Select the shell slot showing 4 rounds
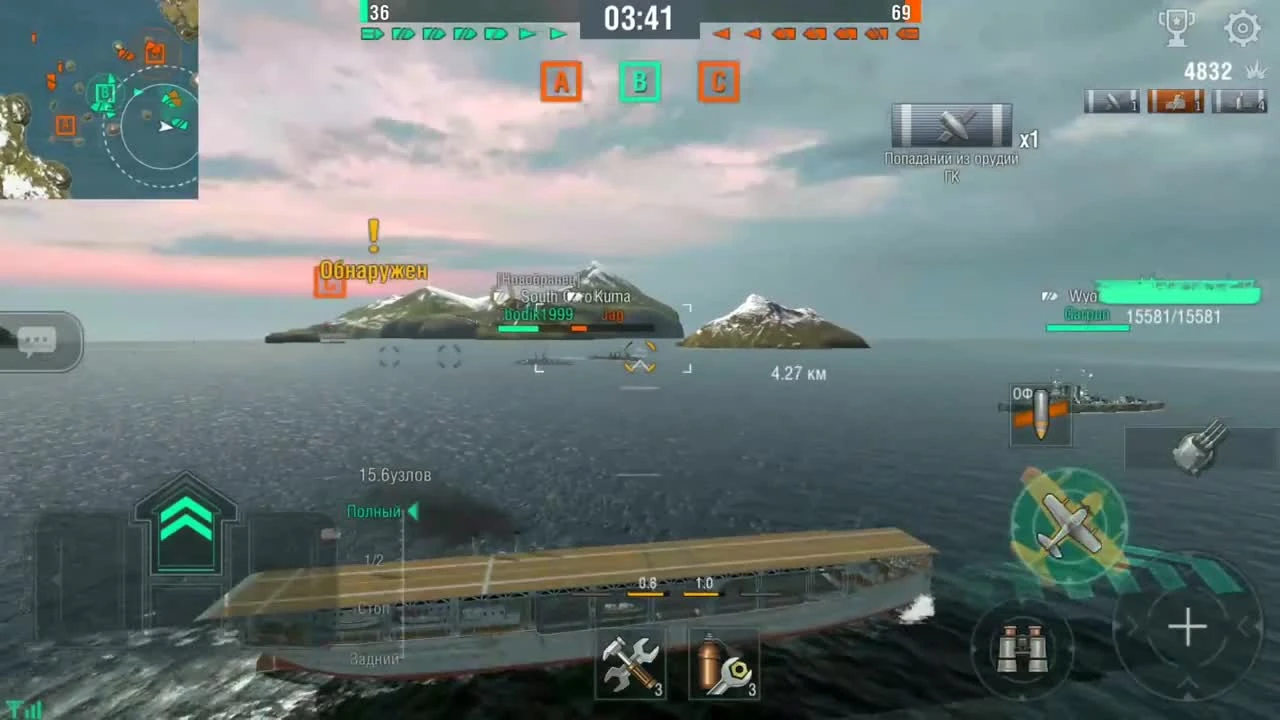The width and height of the screenshot is (1280, 720). coord(1240,100)
